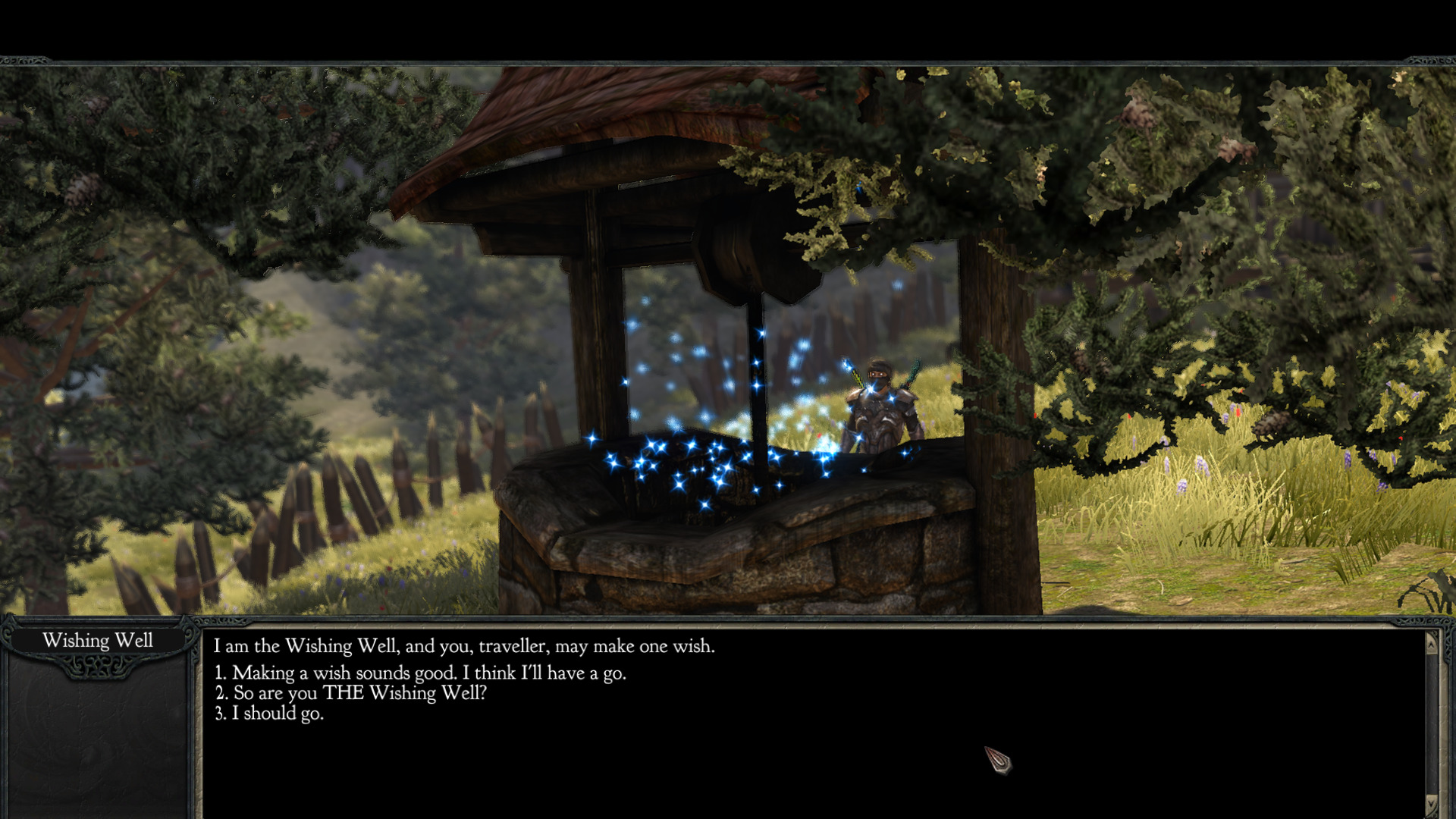This screenshot has width=1456, height=819.
Task: Ask "So are you THE Wishing Well?"
Action: (359, 693)
